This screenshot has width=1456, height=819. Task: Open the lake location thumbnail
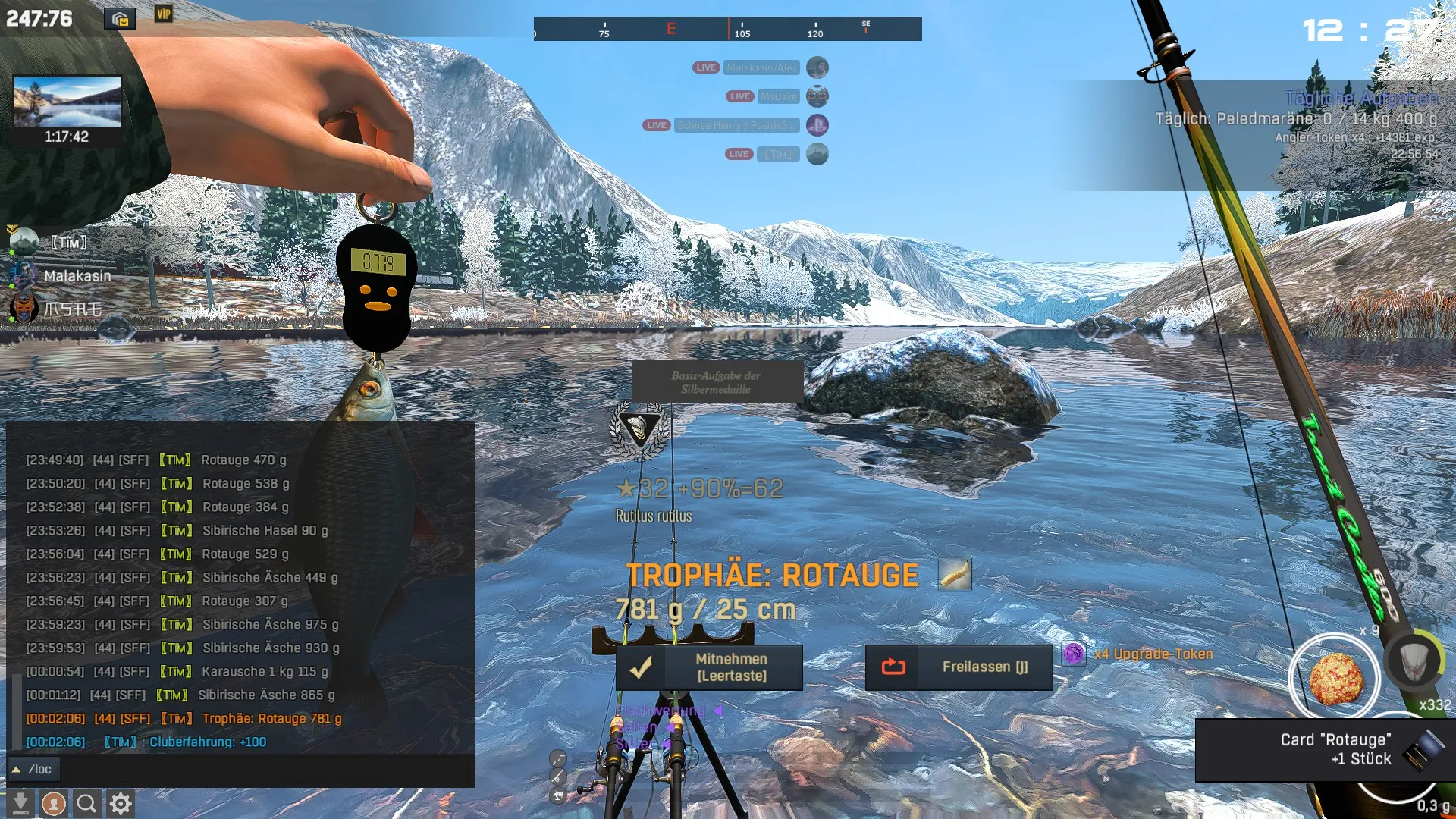(x=67, y=102)
